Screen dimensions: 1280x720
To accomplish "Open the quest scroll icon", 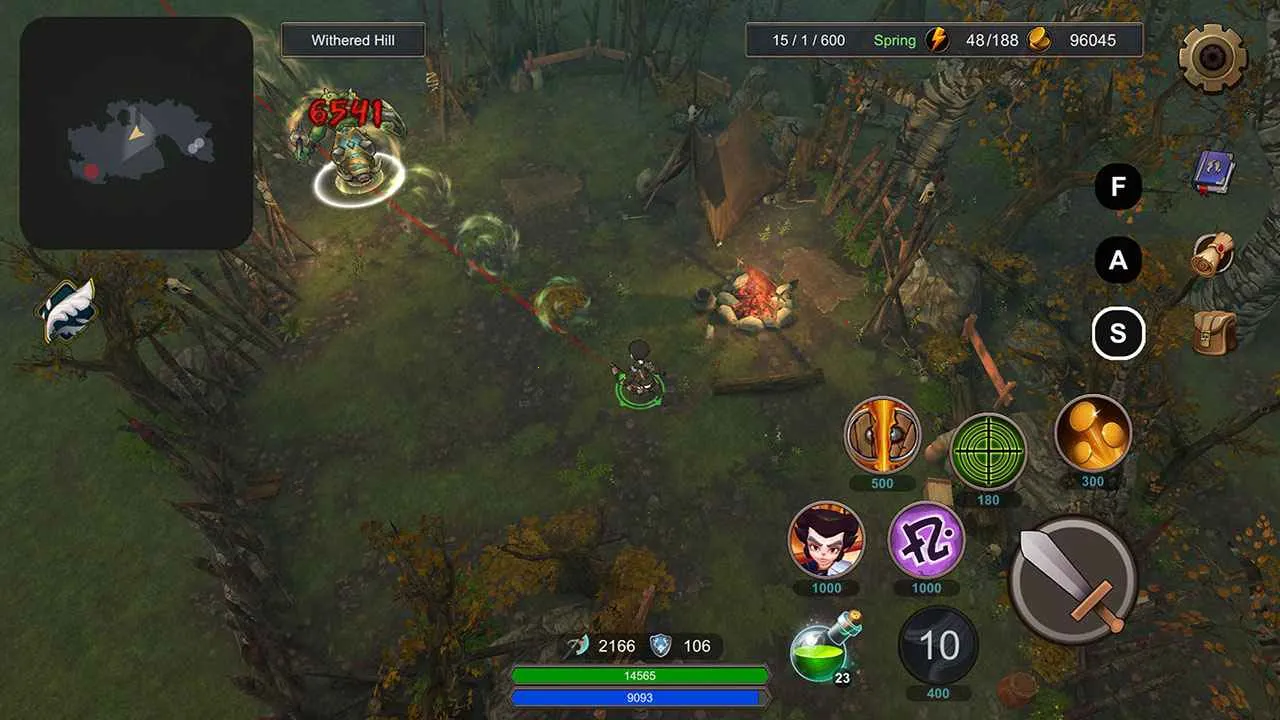I will tap(1214, 254).
